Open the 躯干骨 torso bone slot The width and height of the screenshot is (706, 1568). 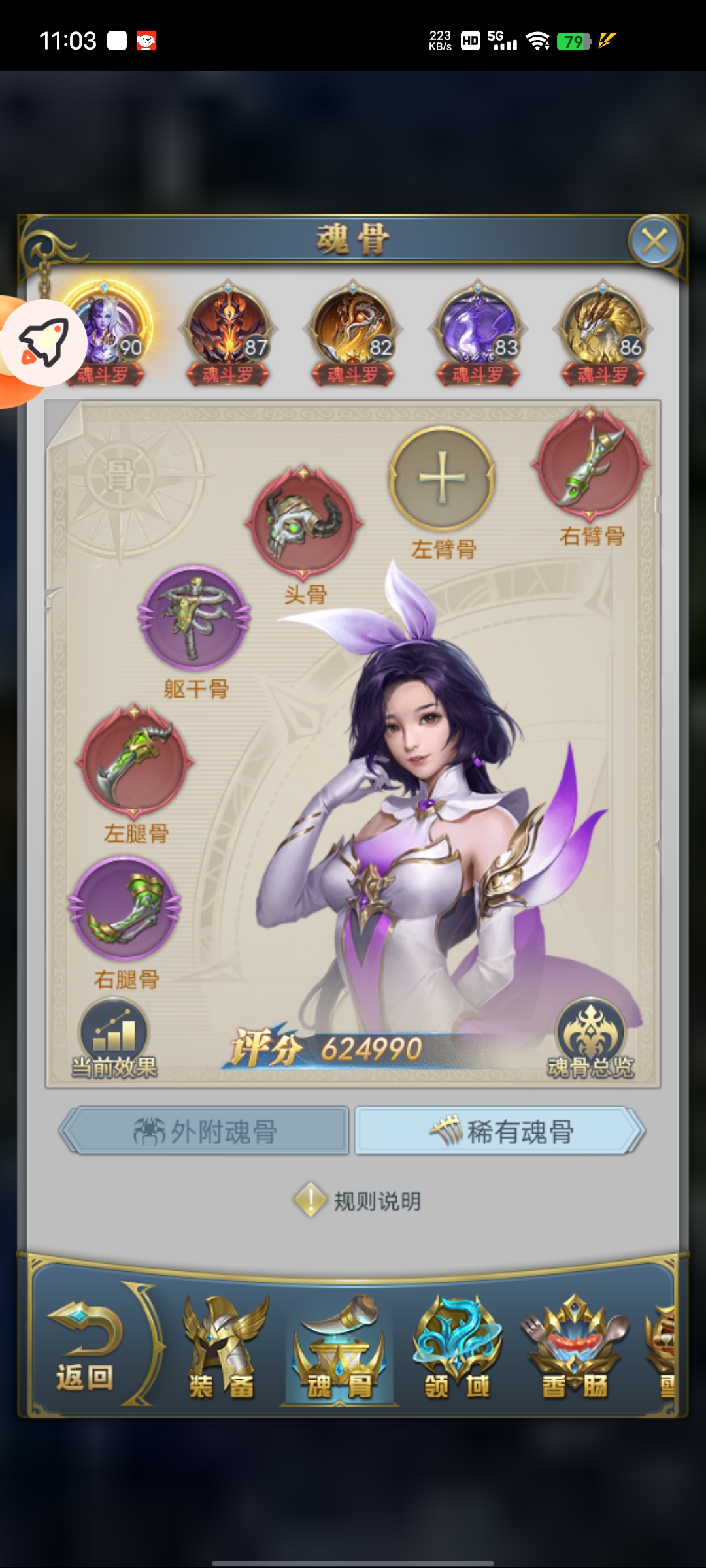(194, 617)
